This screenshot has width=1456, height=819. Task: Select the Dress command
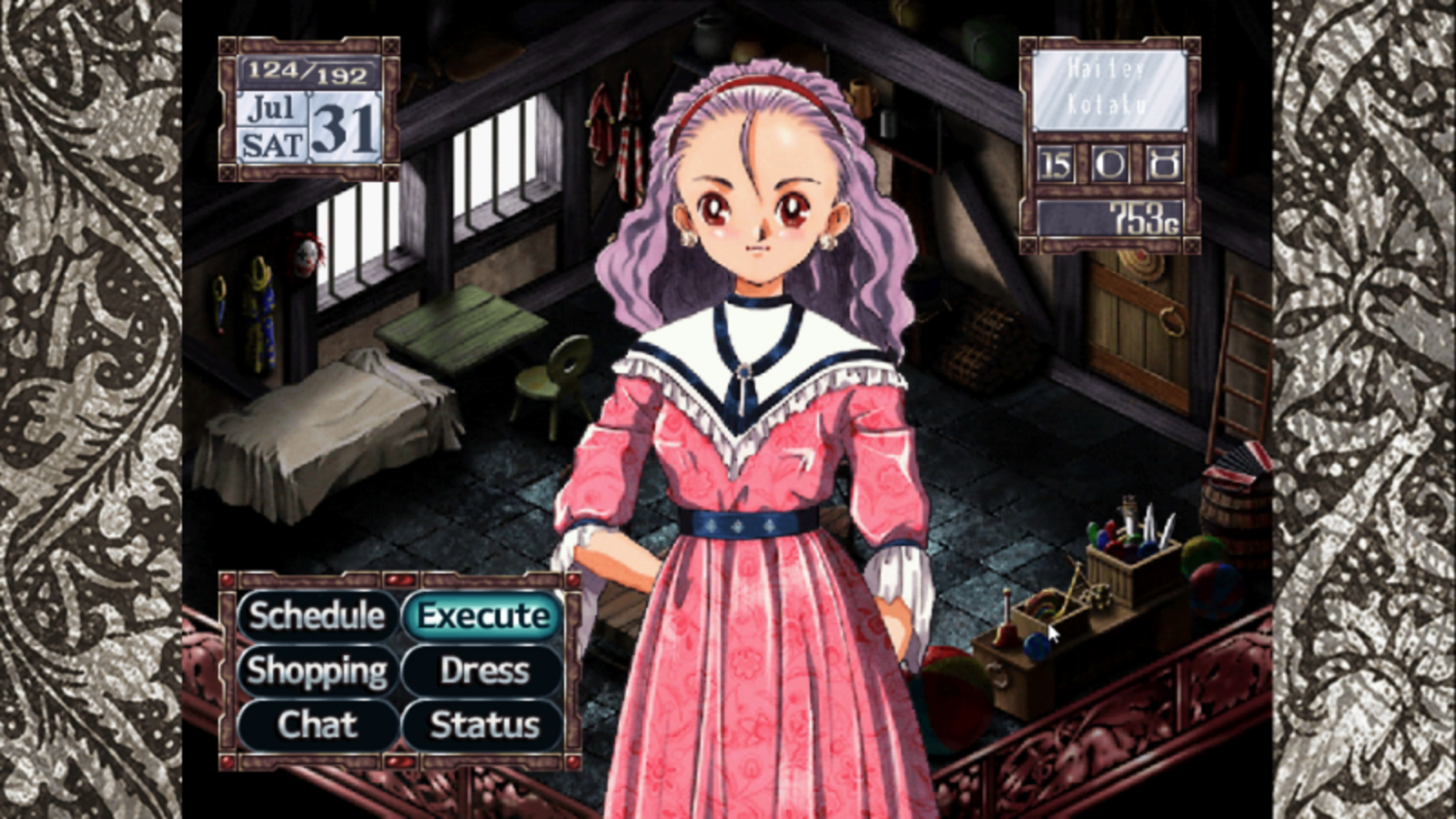481,671
